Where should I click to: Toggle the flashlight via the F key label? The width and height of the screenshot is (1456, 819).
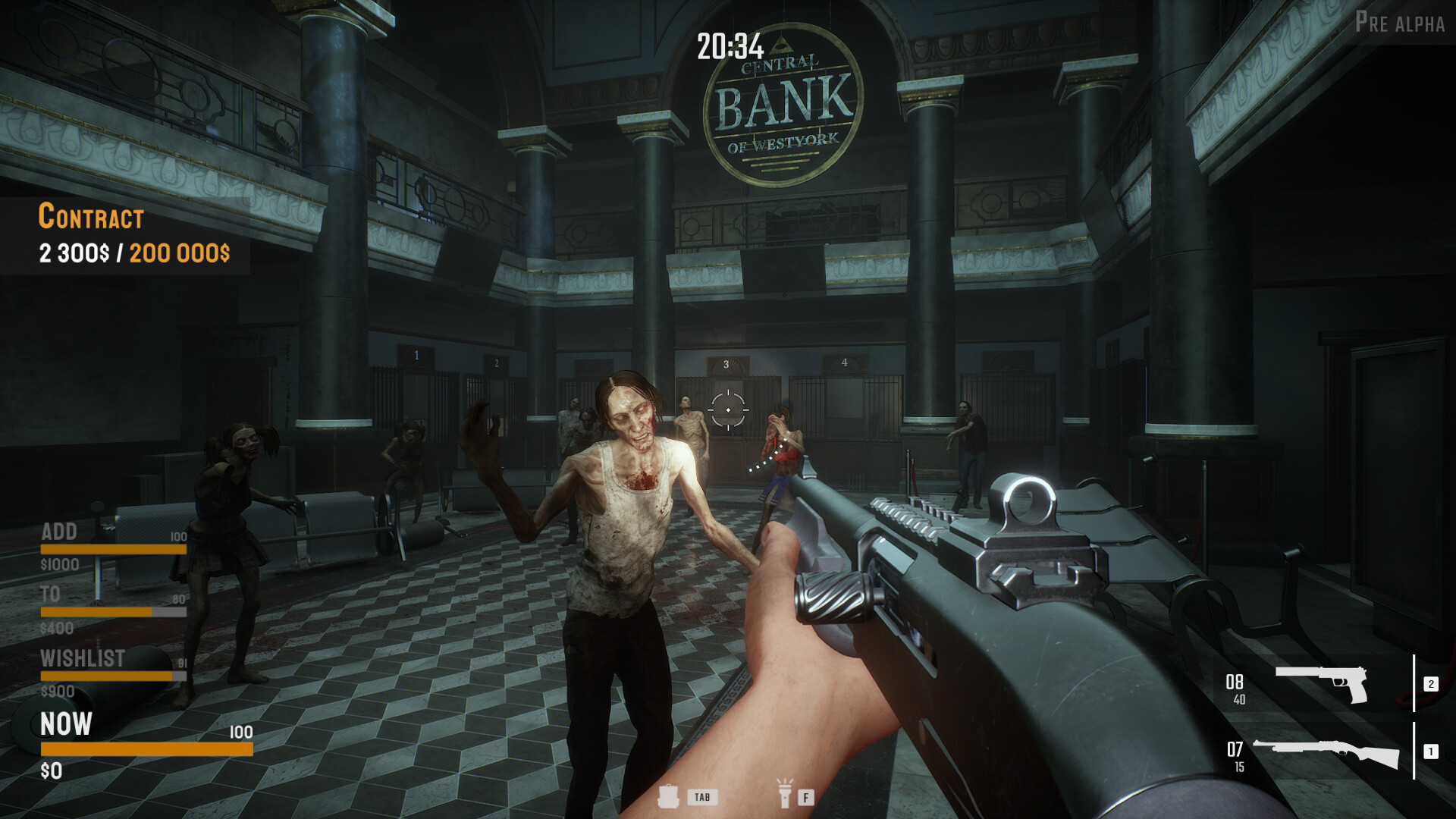pyautogui.click(x=805, y=798)
